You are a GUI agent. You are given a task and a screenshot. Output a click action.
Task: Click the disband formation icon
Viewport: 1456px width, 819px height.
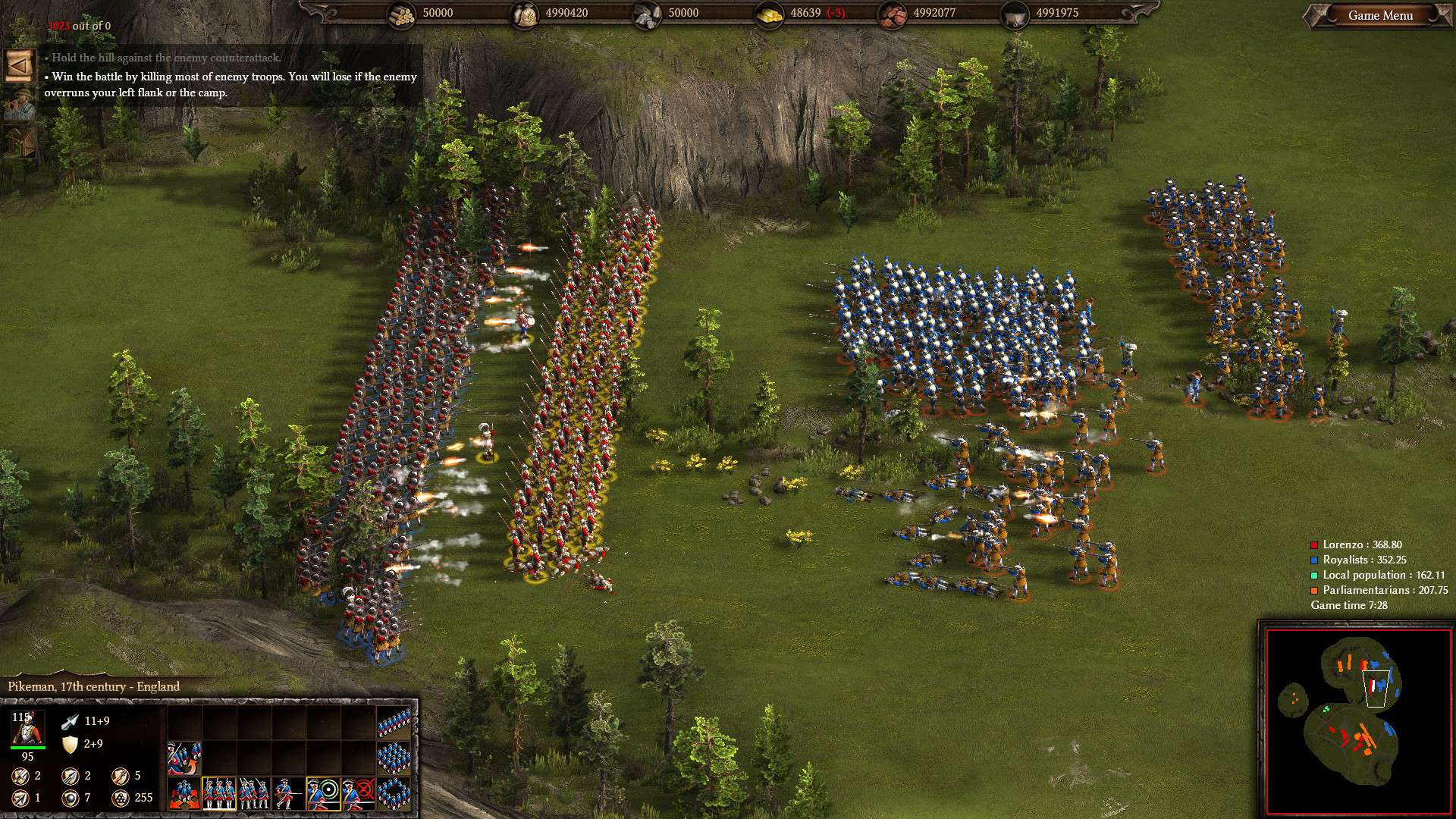click(x=184, y=757)
